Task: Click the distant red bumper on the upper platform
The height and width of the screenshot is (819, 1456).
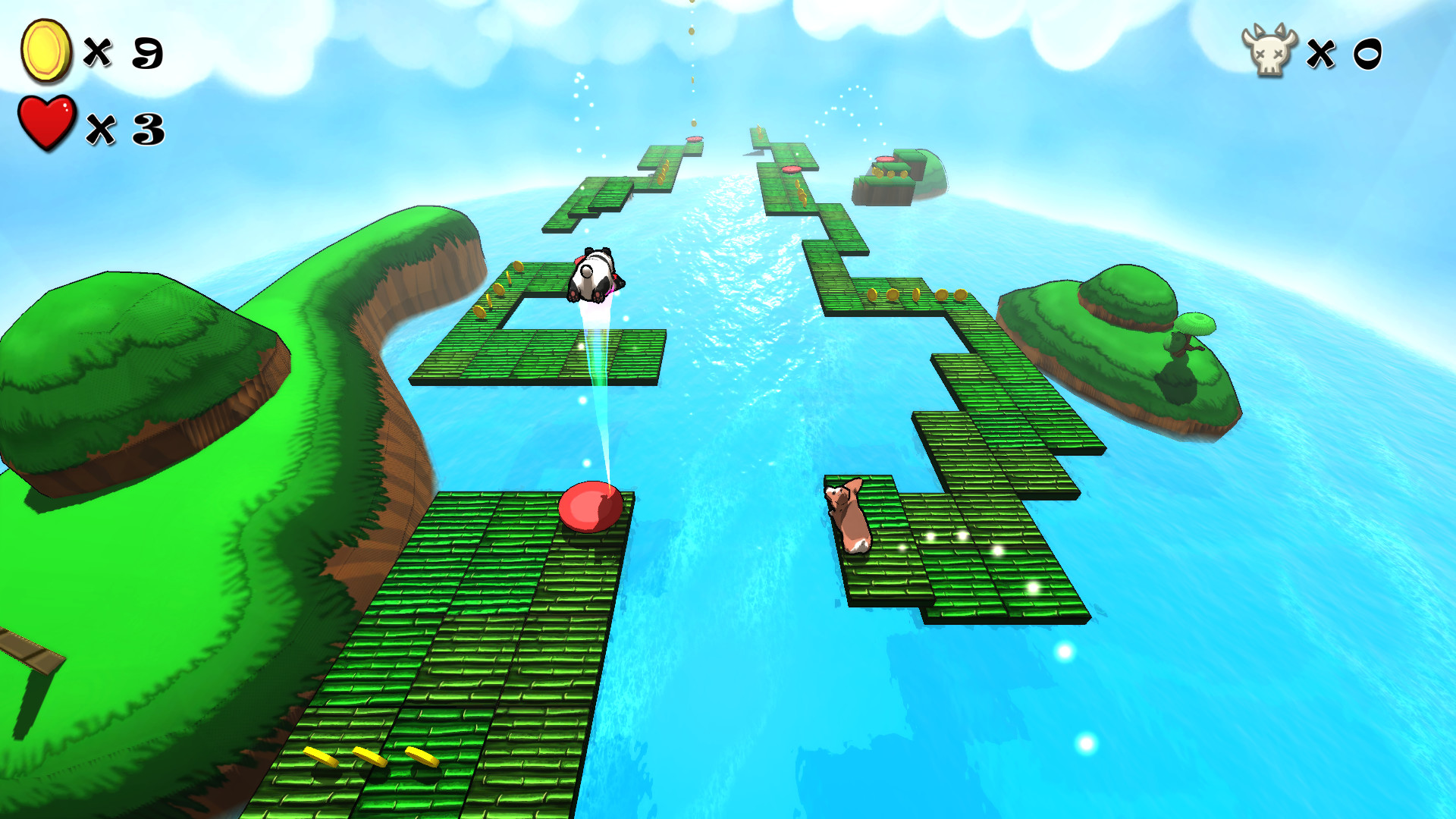Action: click(692, 140)
